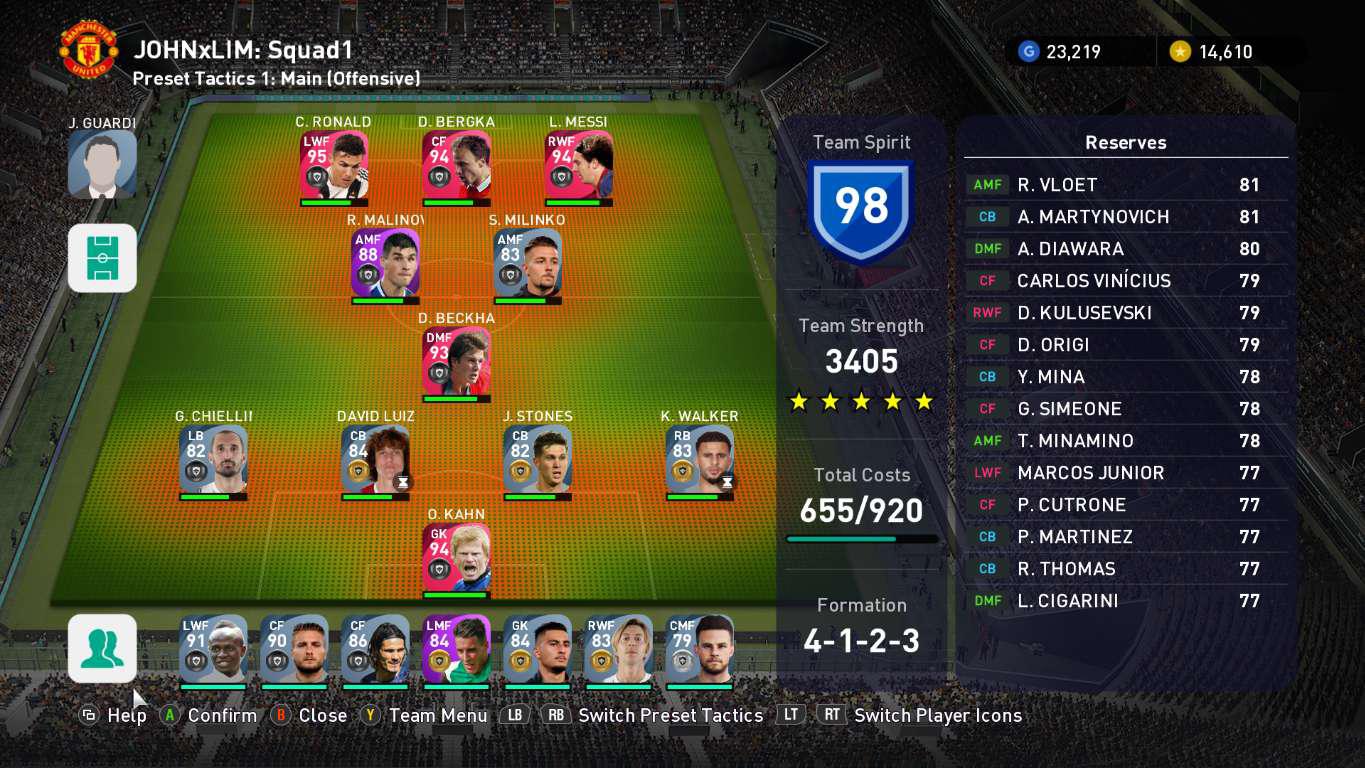Select R. Malinovskyi's purple AMF card

point(385,263)
